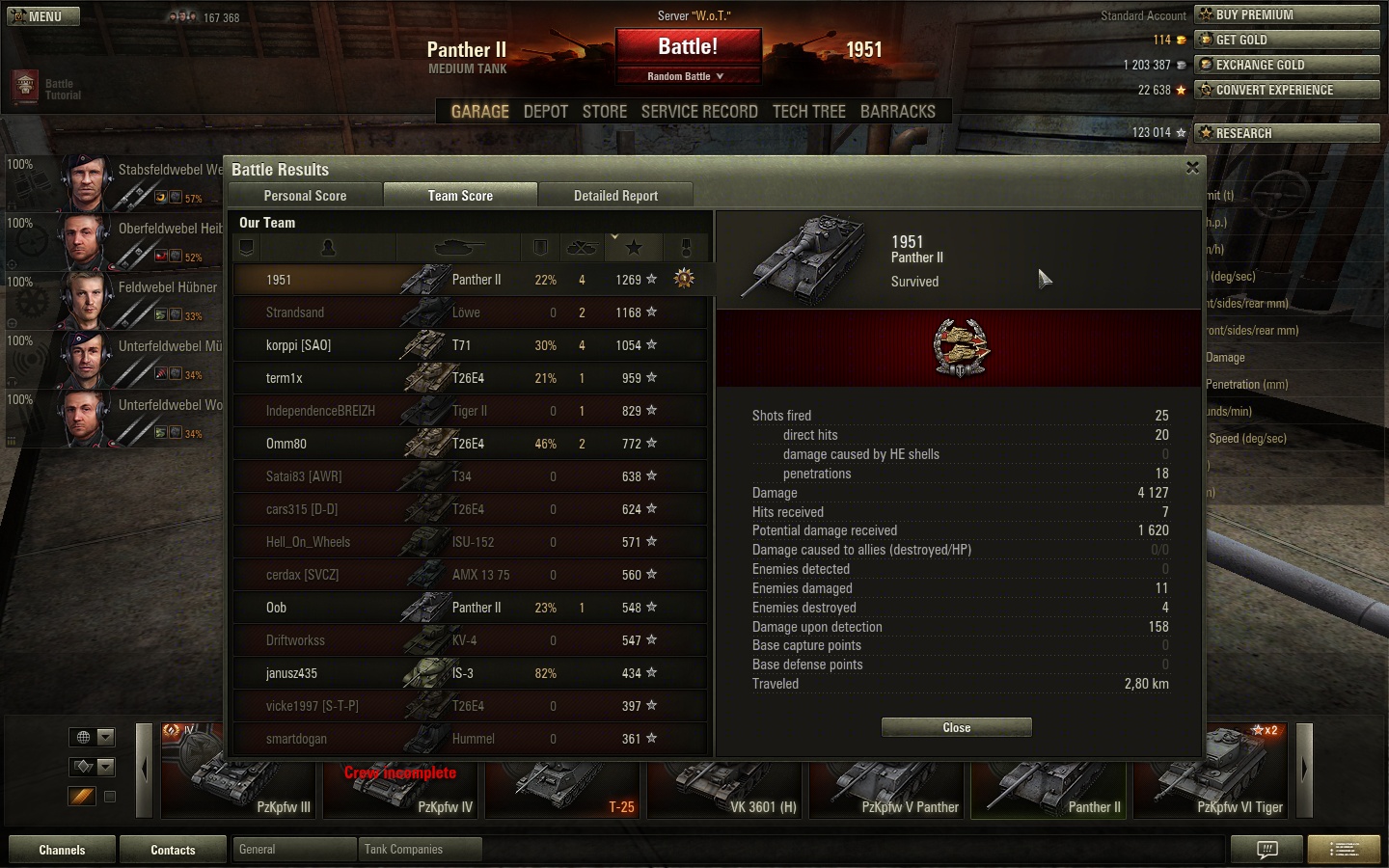Switch to the Personal Score tab

point(305,196)
